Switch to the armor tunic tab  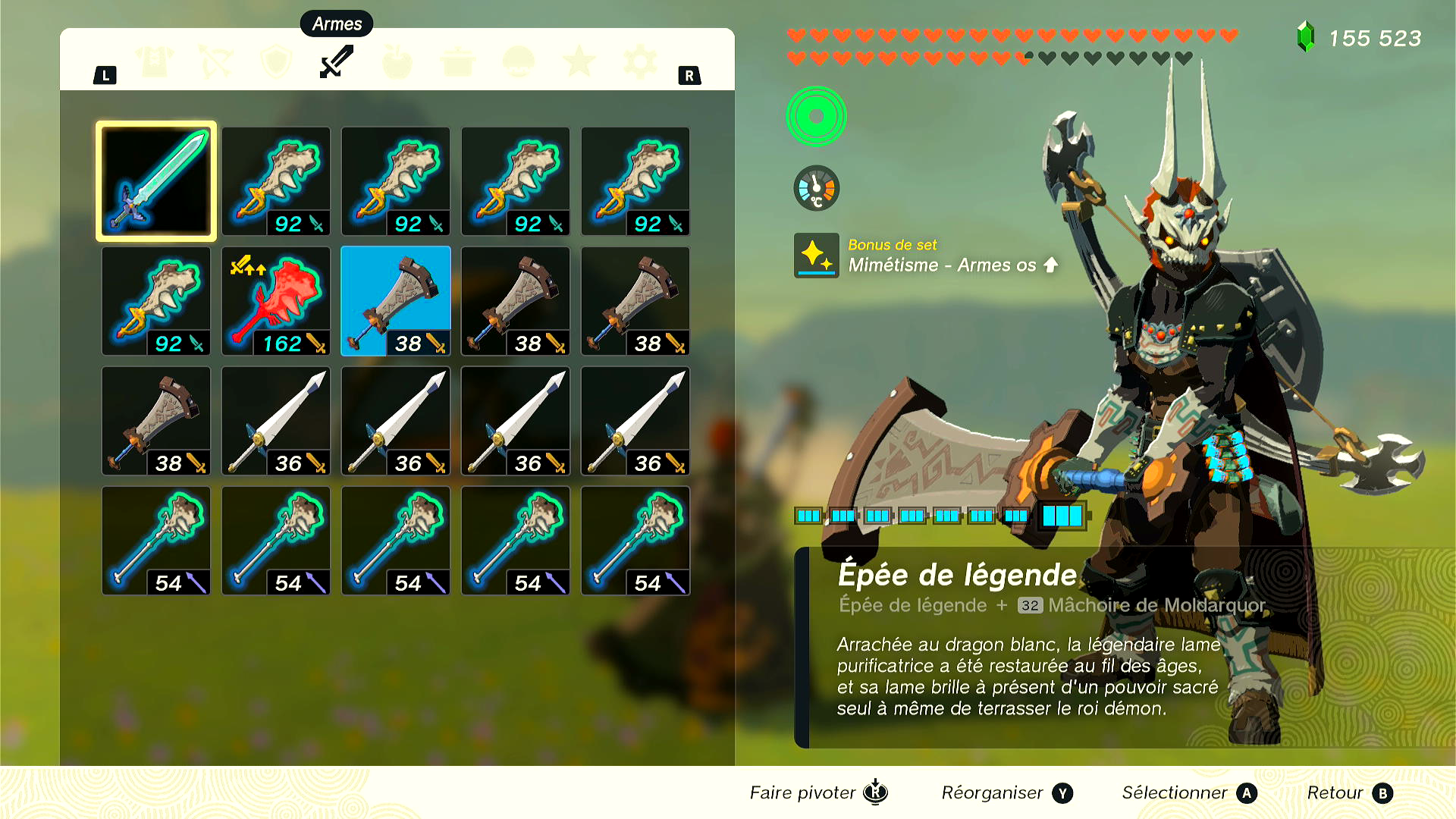(x=155, y=61)
